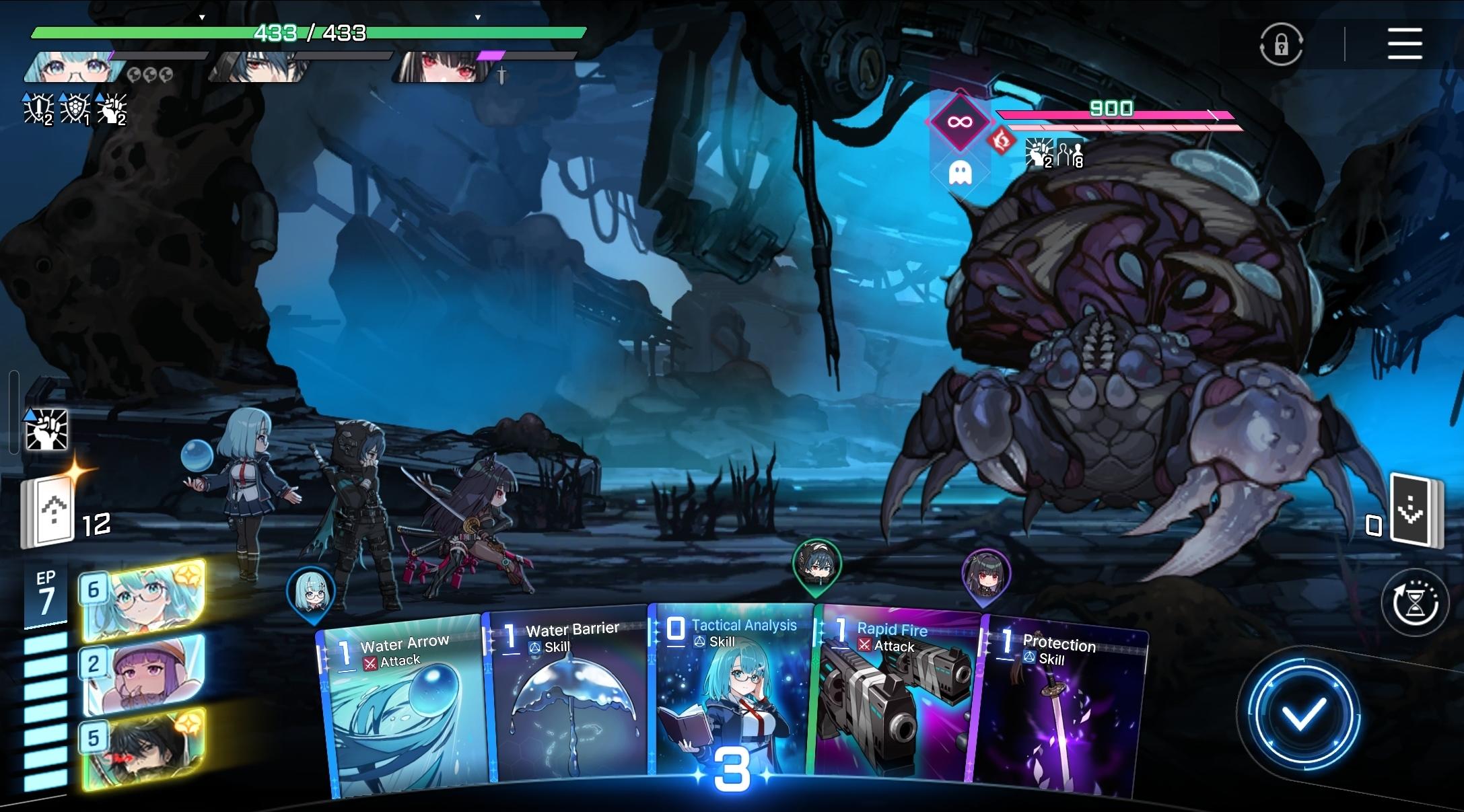Image resolution: width=1464 pixels, height=812 pixels.
Task: Open the hamburger menu
Action: 1405,44
